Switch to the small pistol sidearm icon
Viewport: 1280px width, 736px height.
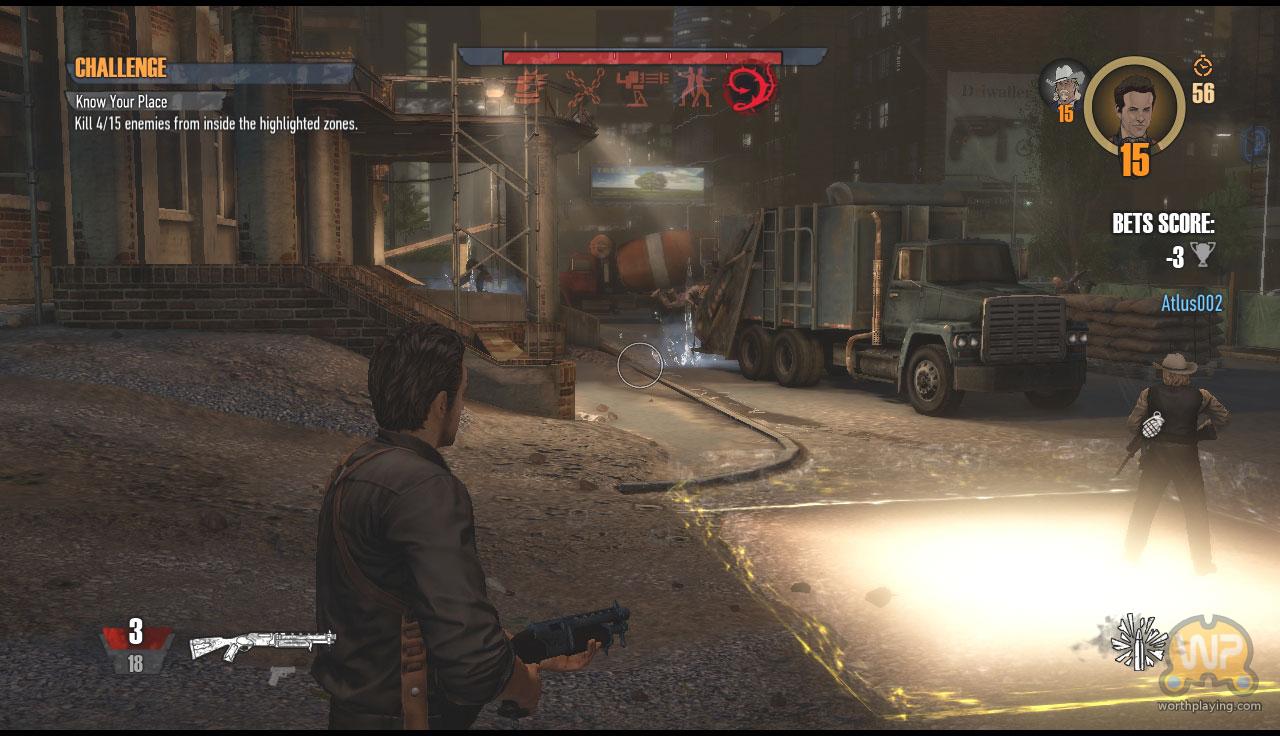point(282,674)
